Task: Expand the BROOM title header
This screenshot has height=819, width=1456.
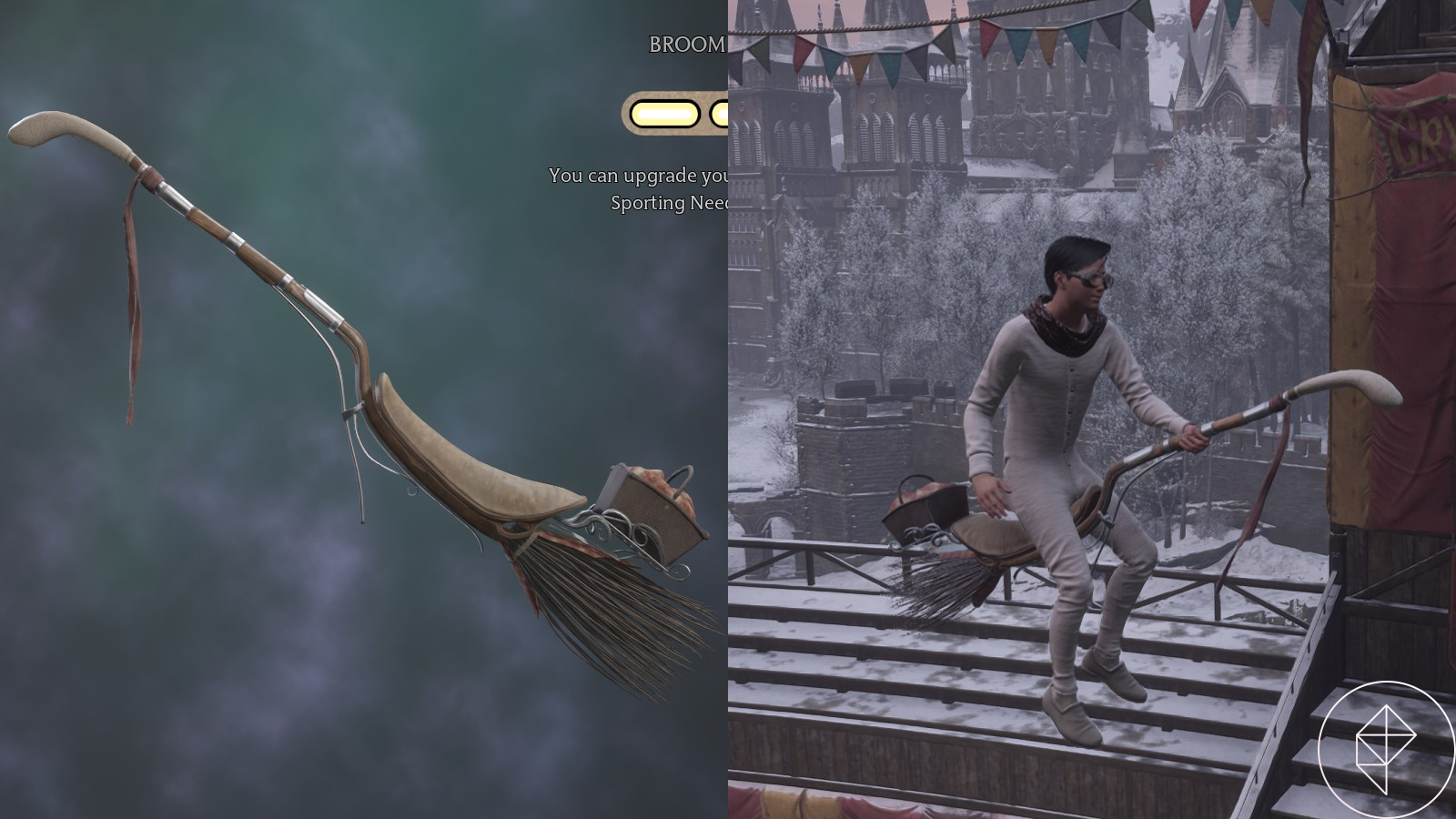Action: point(682,42)
